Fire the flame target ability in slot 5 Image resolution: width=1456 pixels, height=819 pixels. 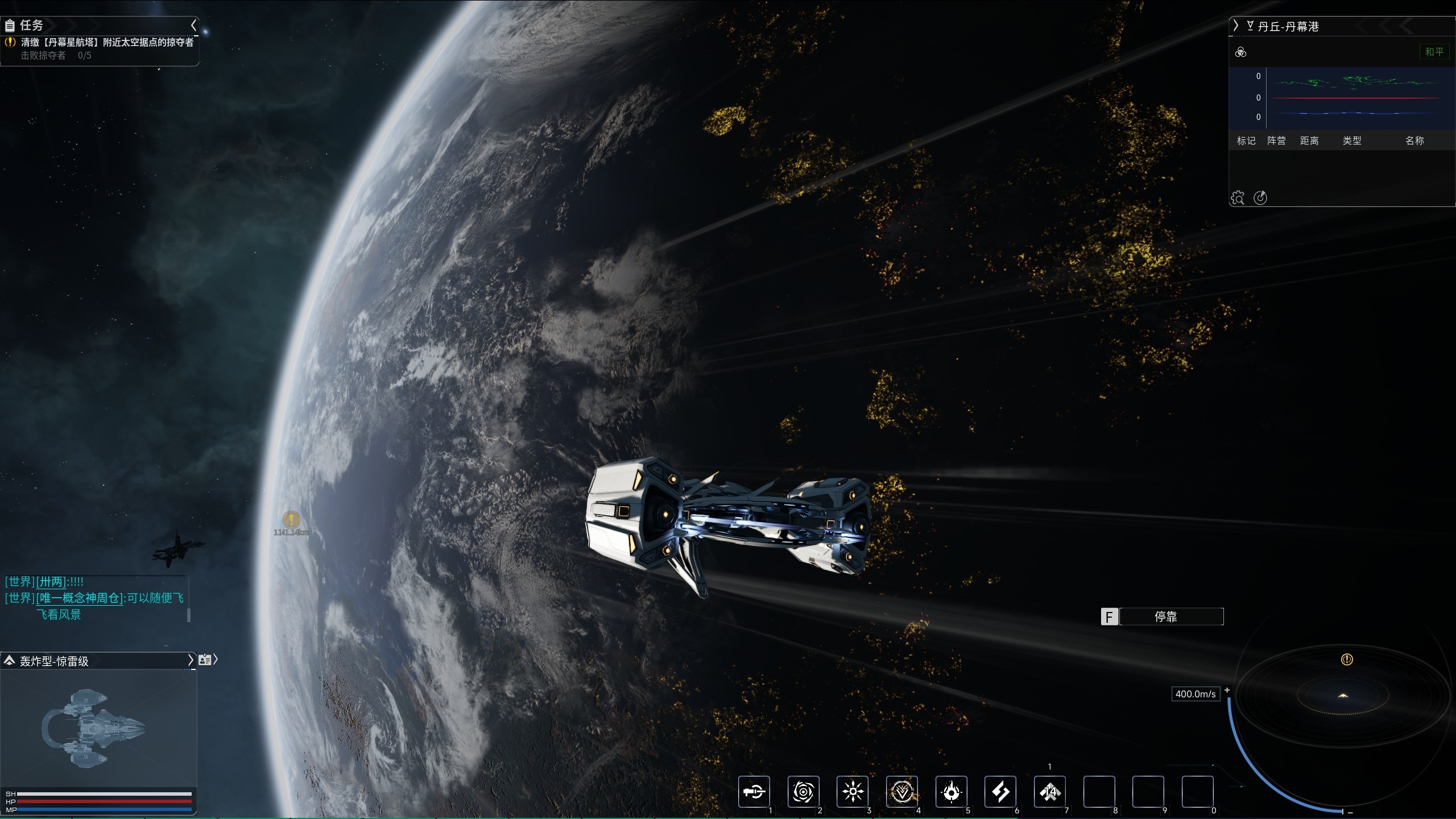[x=952, y=792]
